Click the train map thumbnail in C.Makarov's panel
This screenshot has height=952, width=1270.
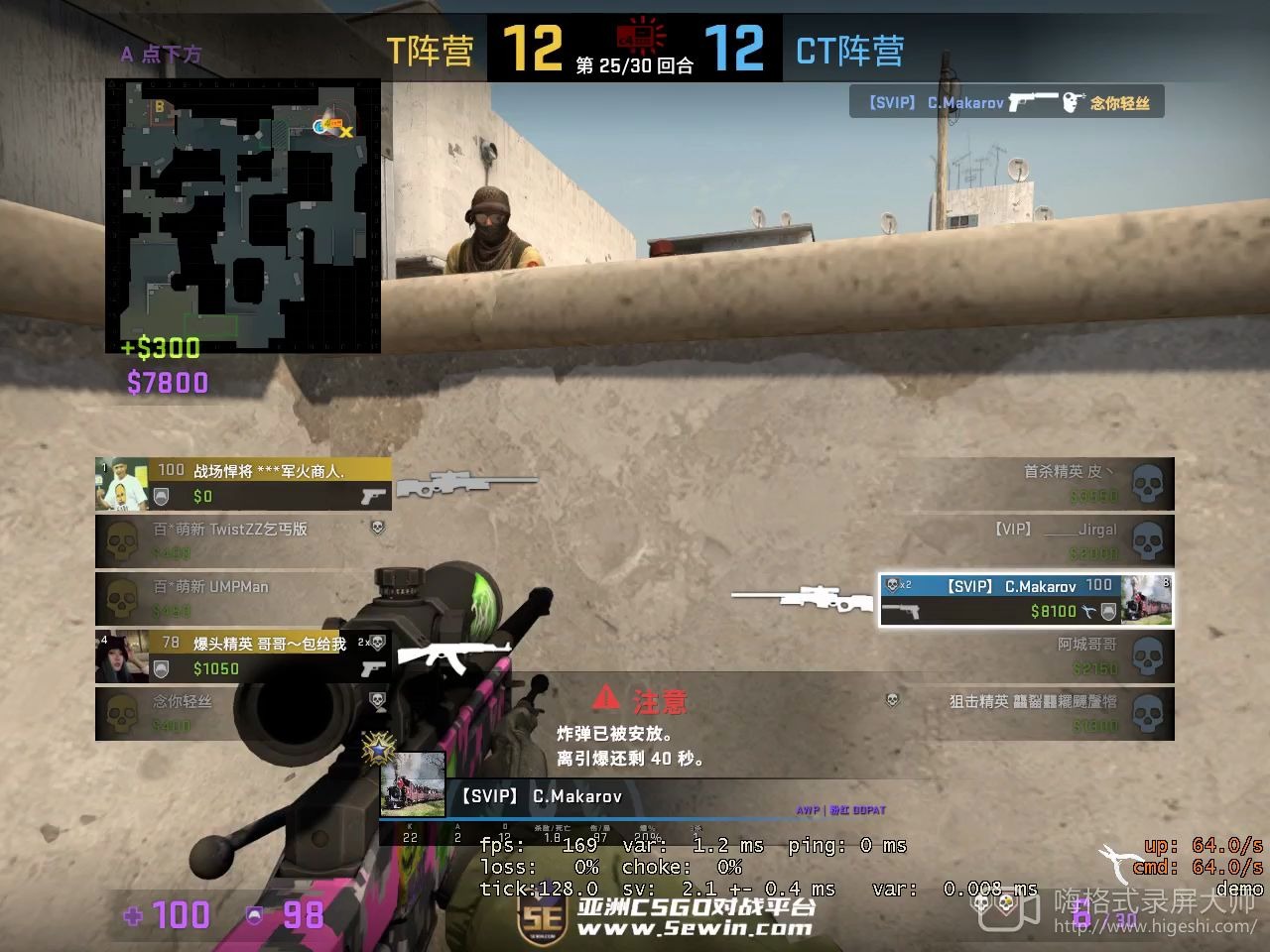(1146, 599)
